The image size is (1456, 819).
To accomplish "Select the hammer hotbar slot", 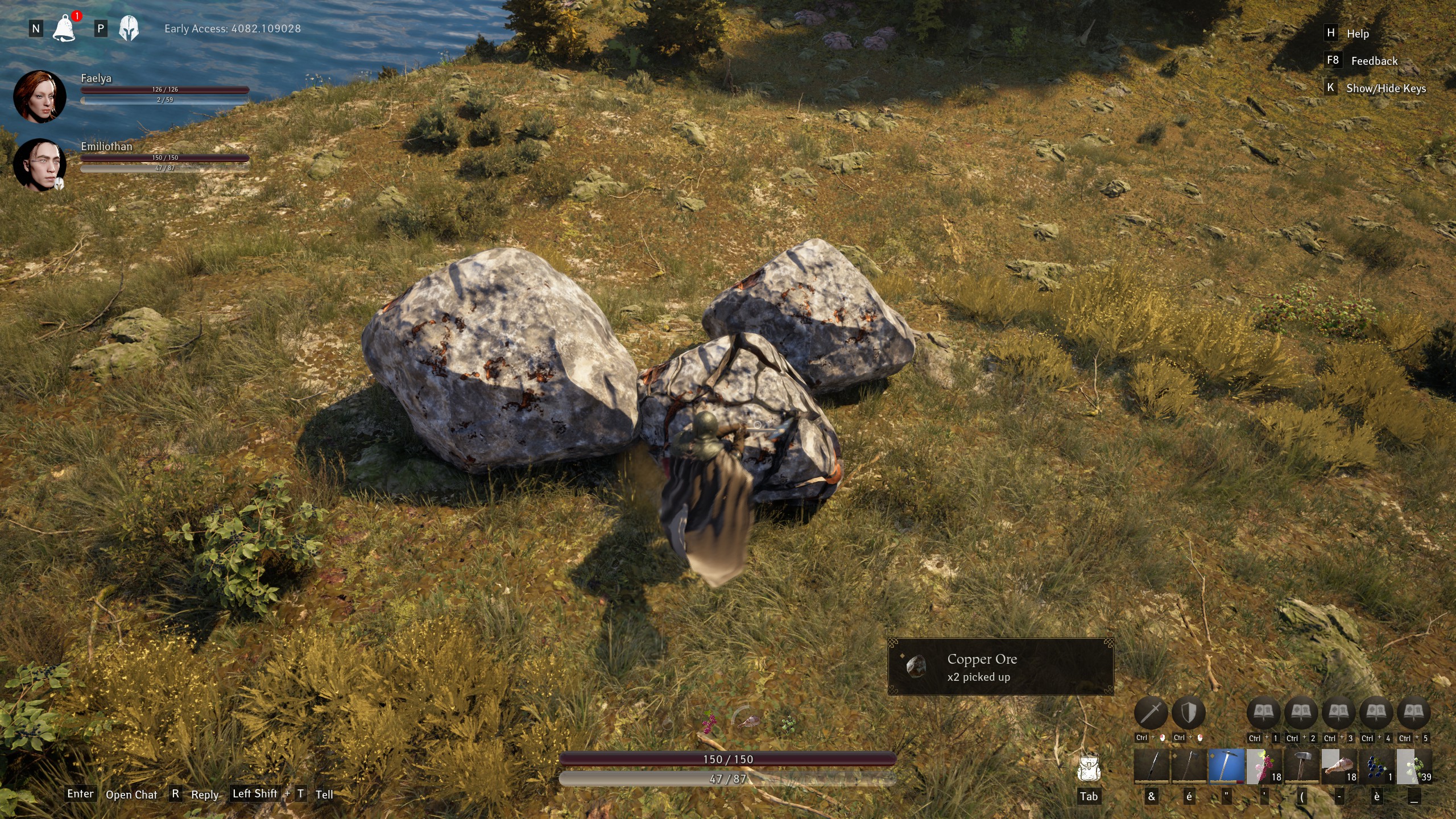I will tap(1301, 766).
